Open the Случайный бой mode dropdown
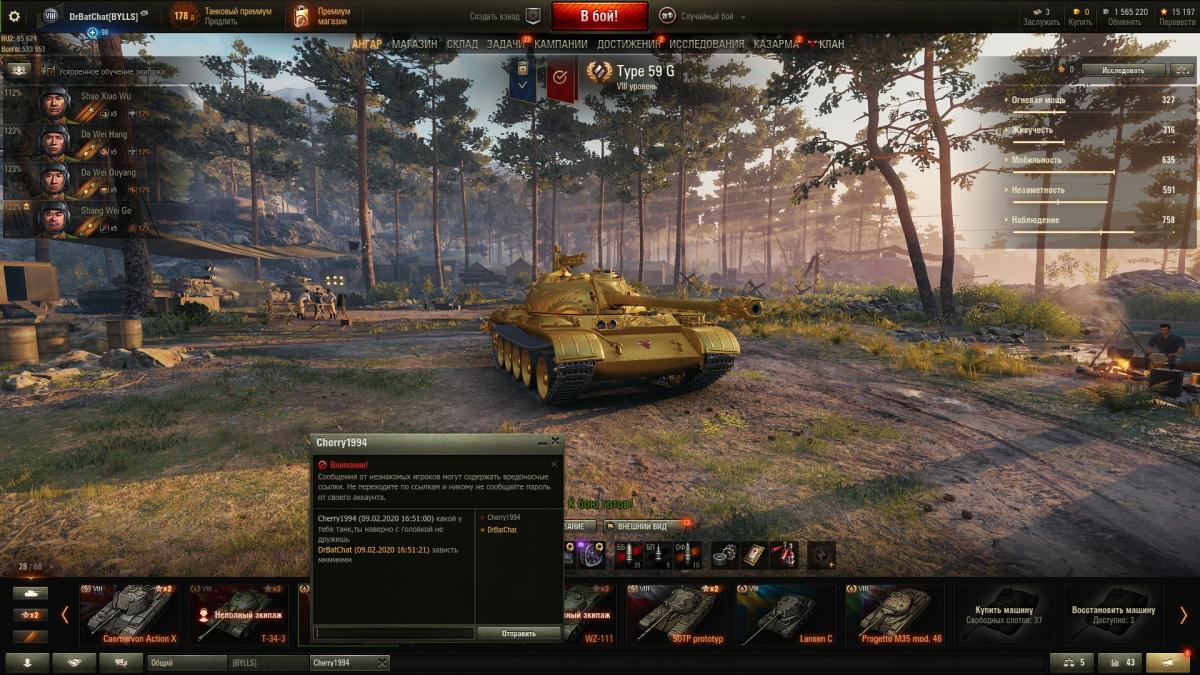 click(710, 16)
